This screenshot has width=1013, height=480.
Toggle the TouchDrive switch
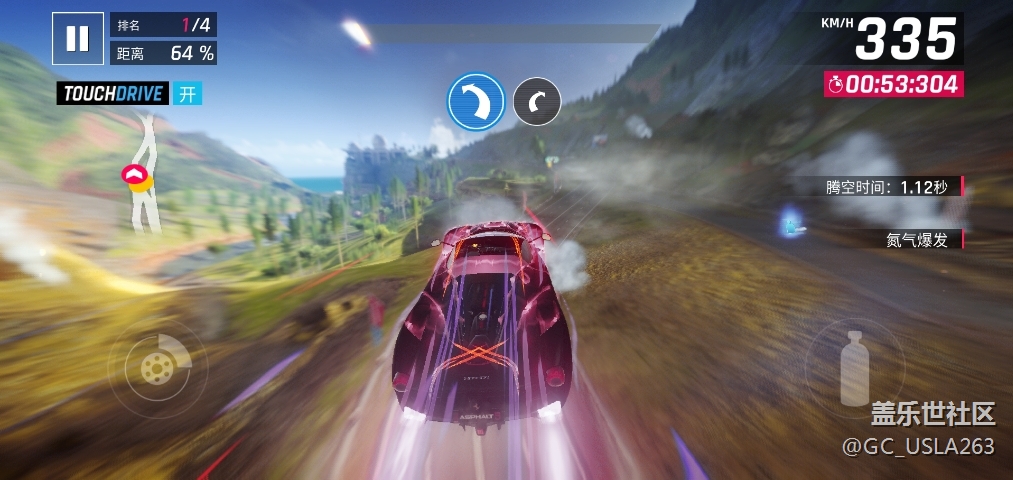click(x=187, y=94)
